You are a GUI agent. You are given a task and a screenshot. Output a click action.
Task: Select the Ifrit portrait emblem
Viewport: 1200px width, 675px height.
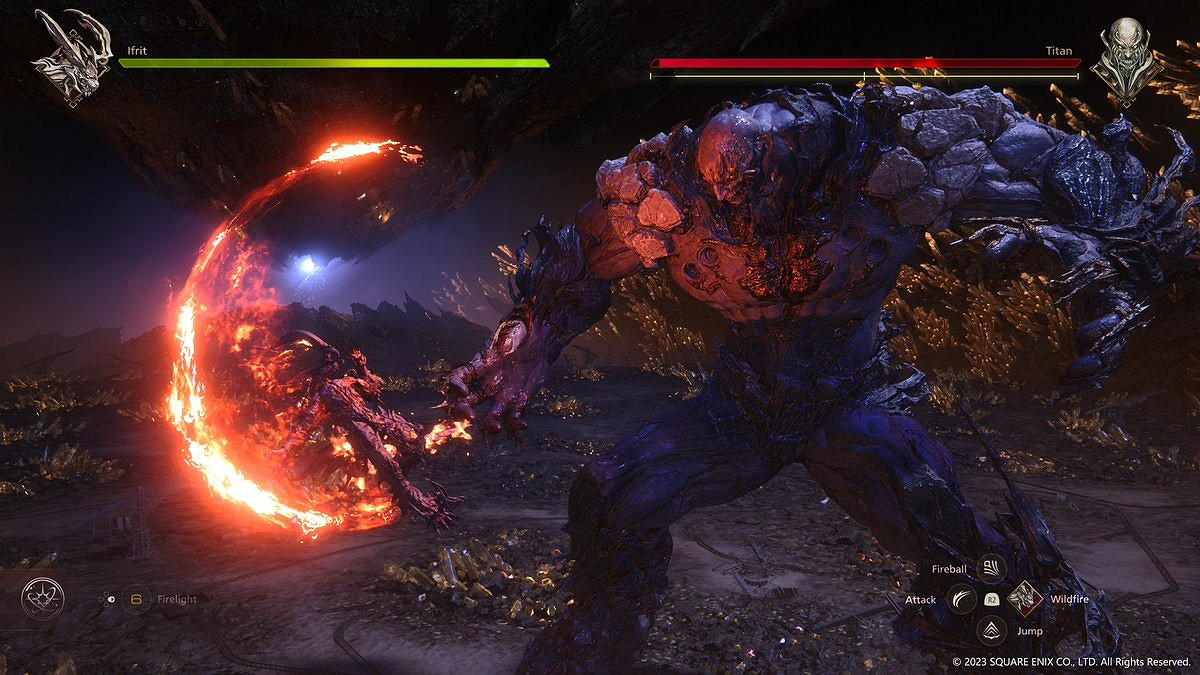[72, 57]
